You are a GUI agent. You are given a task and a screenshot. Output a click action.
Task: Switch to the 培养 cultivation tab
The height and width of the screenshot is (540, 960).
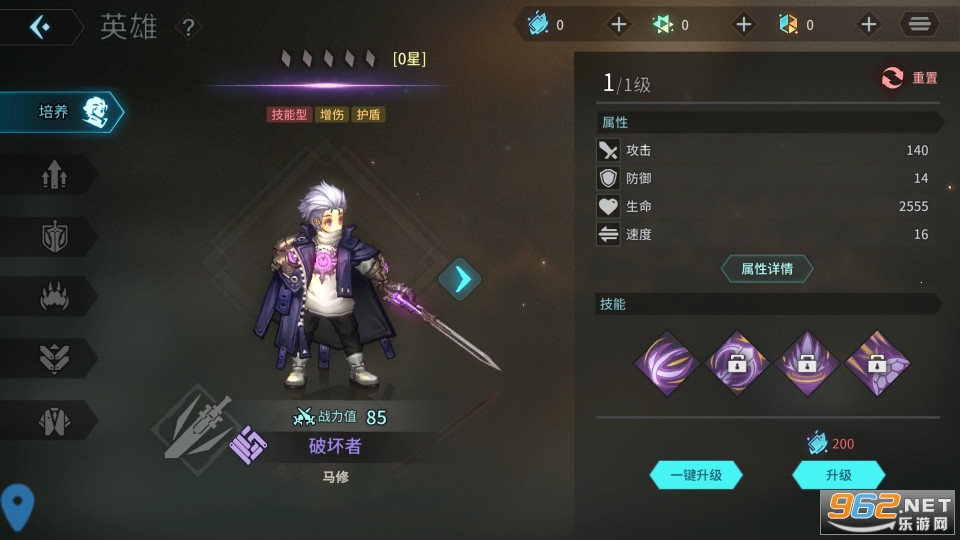[60, 112]
